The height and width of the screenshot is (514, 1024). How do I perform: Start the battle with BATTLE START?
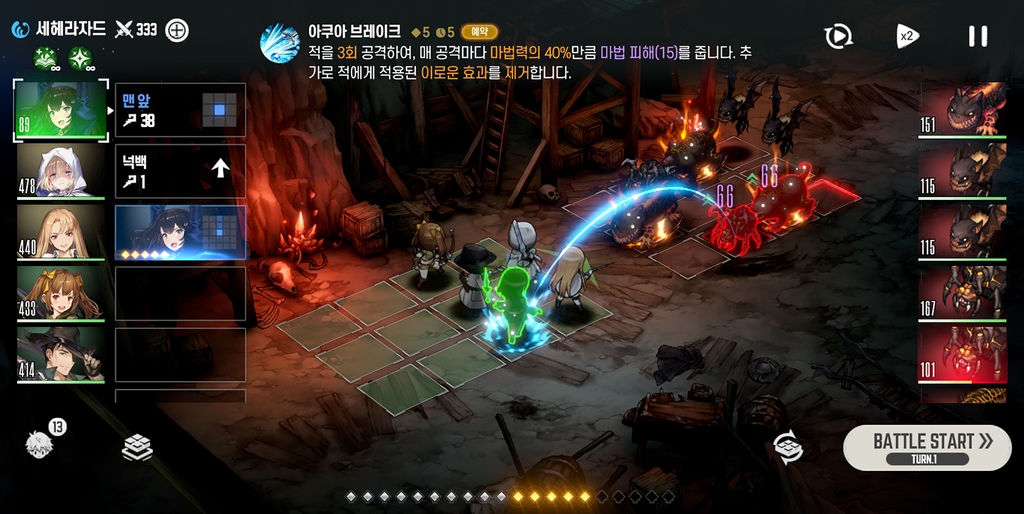pyautogui.click(x=926, y=446)
